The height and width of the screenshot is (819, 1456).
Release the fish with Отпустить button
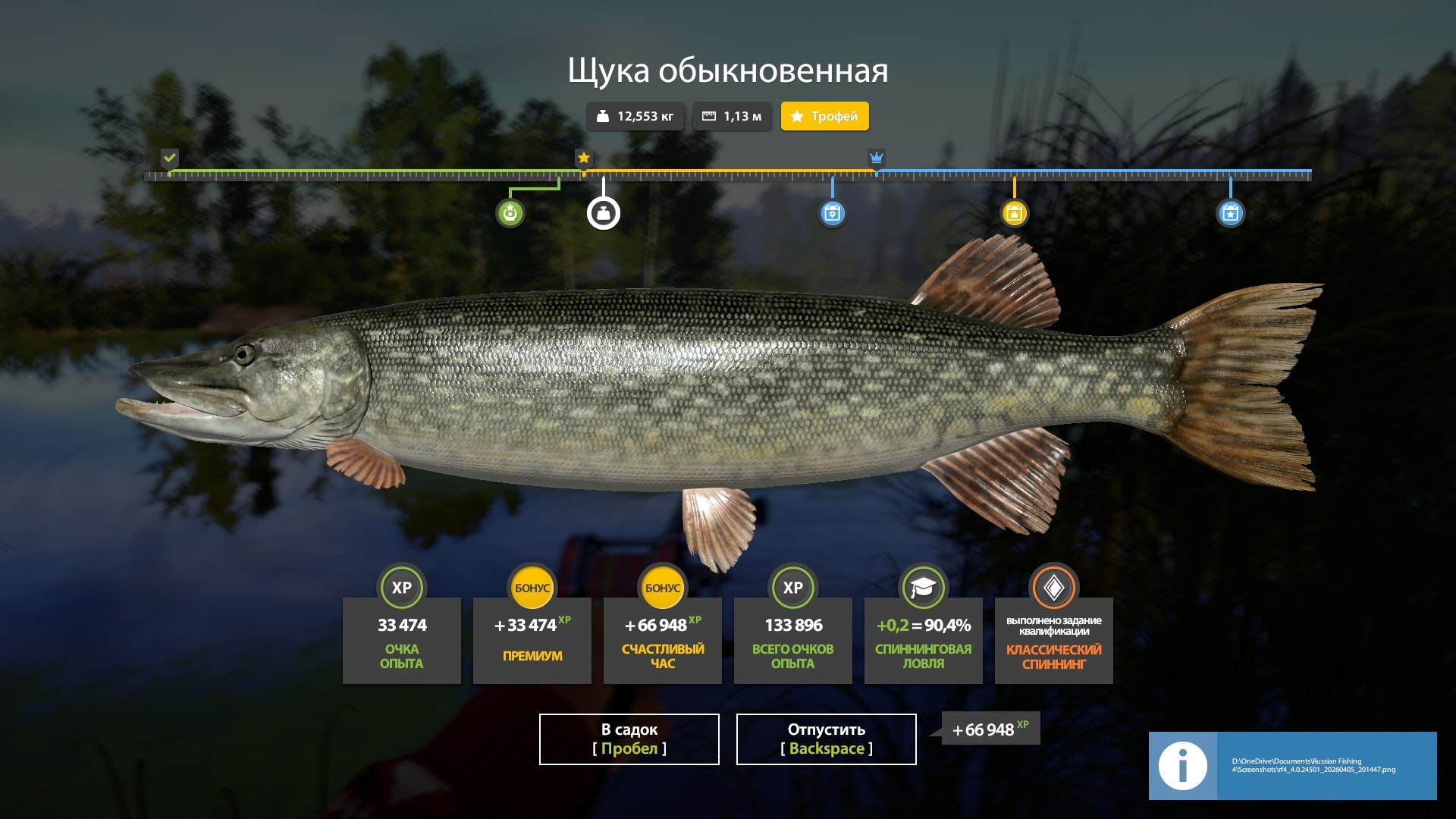click(826, 739)
